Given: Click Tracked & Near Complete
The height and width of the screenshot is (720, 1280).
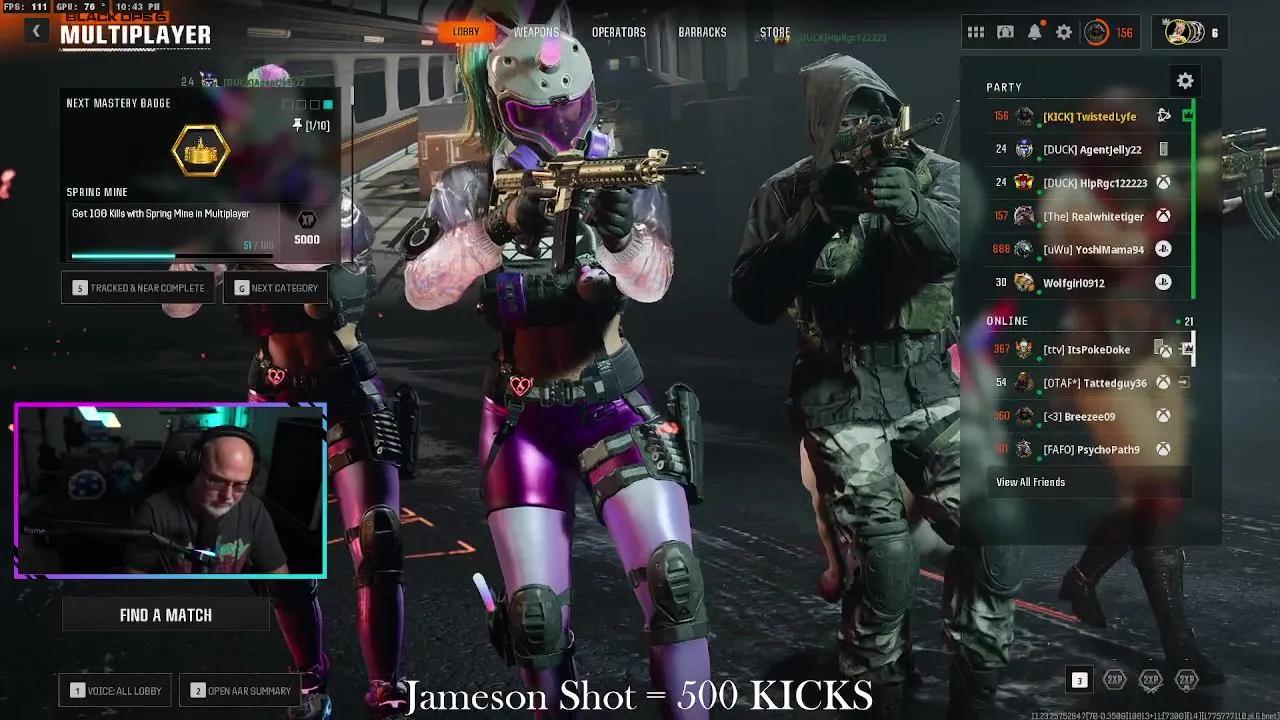Looking at the screenshot, I should (x=137, y=287).
